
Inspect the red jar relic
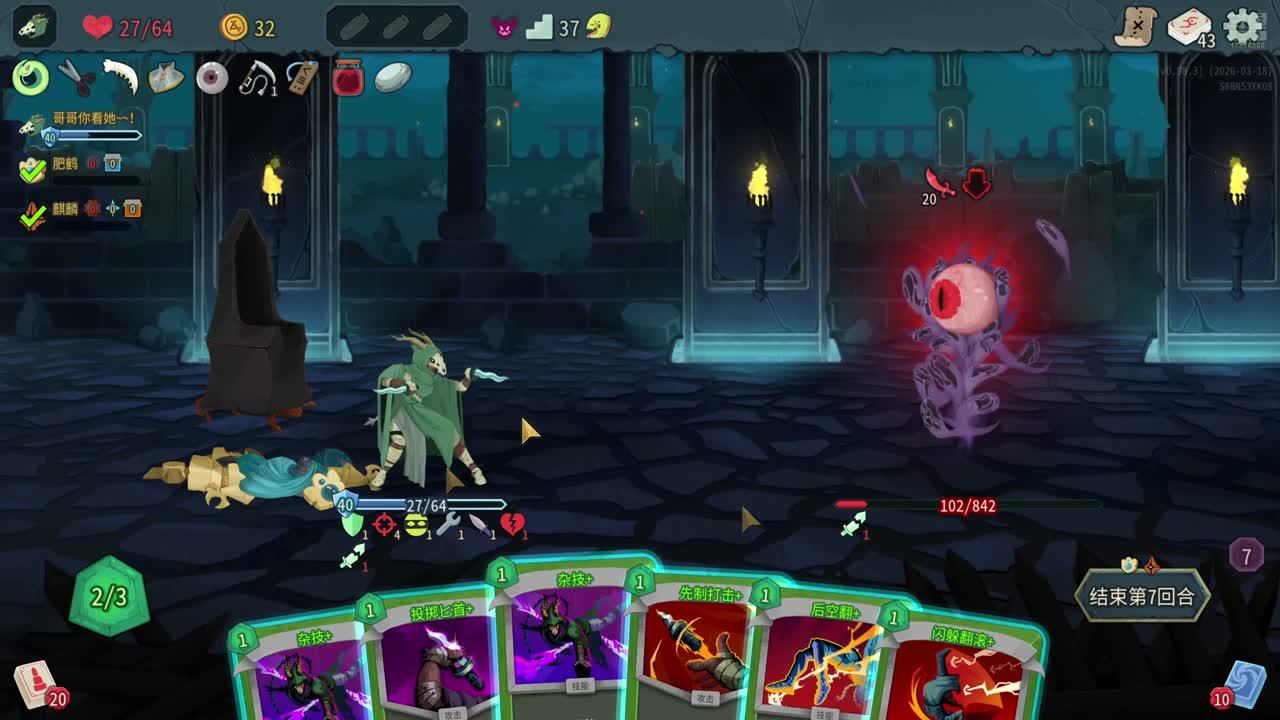[x=347, y=78]
